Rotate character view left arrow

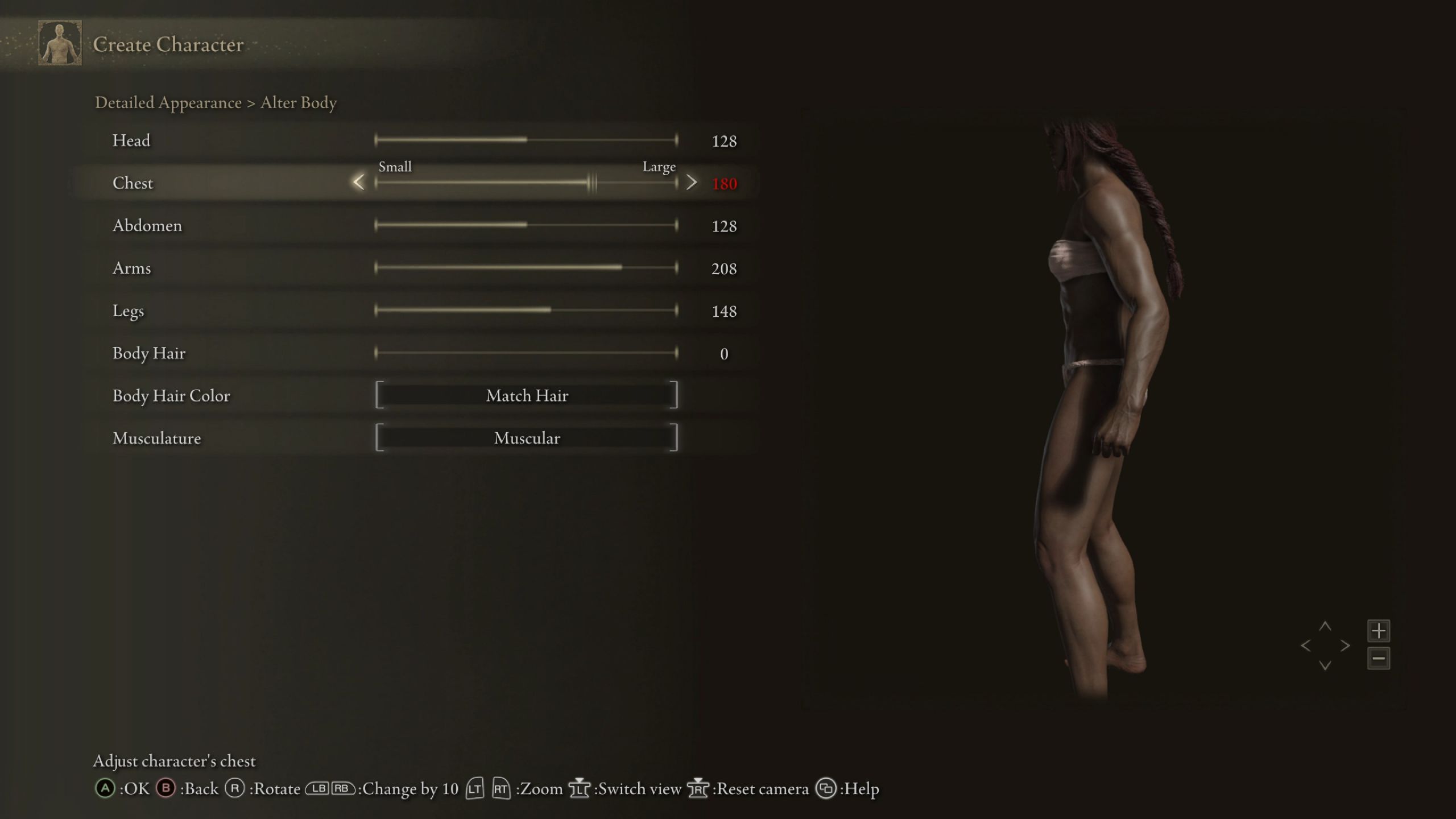point(1306,646)
